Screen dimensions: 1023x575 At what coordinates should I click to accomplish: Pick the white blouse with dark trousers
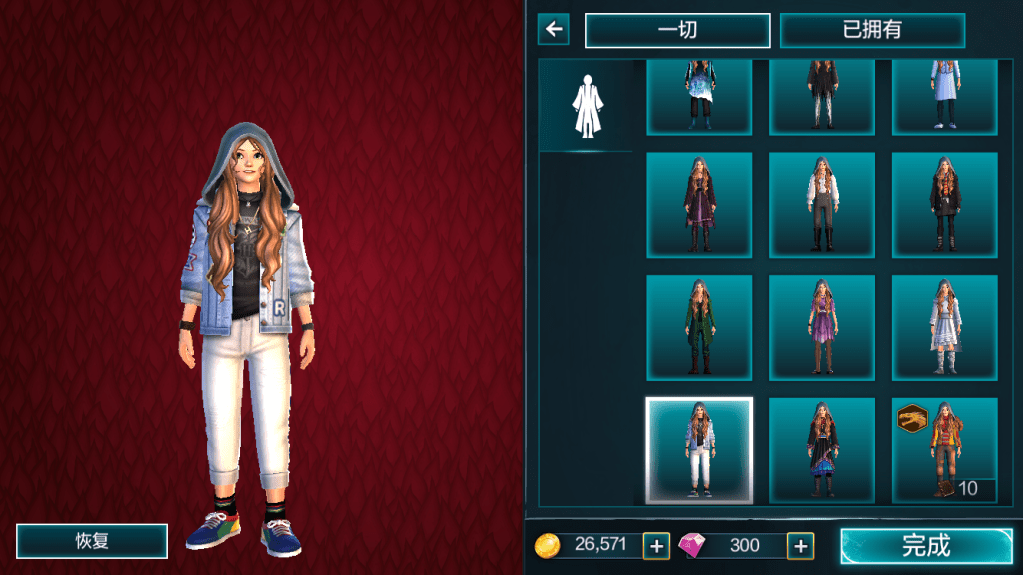(x=822, y=205)
